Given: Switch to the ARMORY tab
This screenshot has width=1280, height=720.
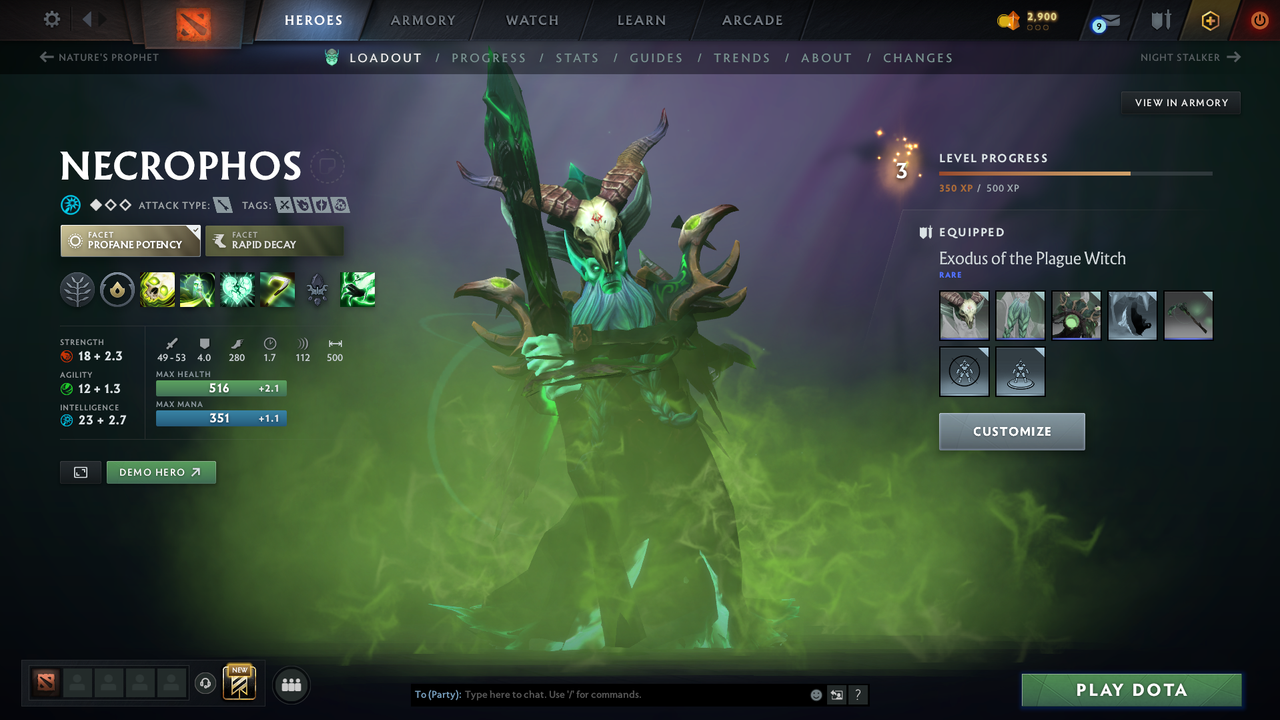Looking at the screenshot, I should point(422,20).
